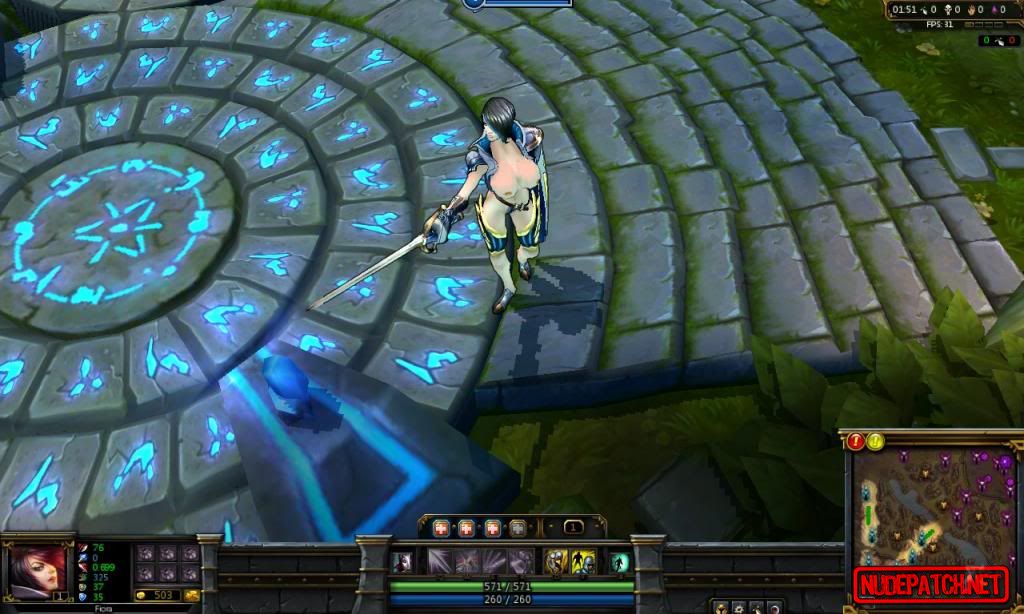Cast the ultimate ability (R)
Image resolution: width=1024 pixels, height=614 pixels.
click(520, 562)
